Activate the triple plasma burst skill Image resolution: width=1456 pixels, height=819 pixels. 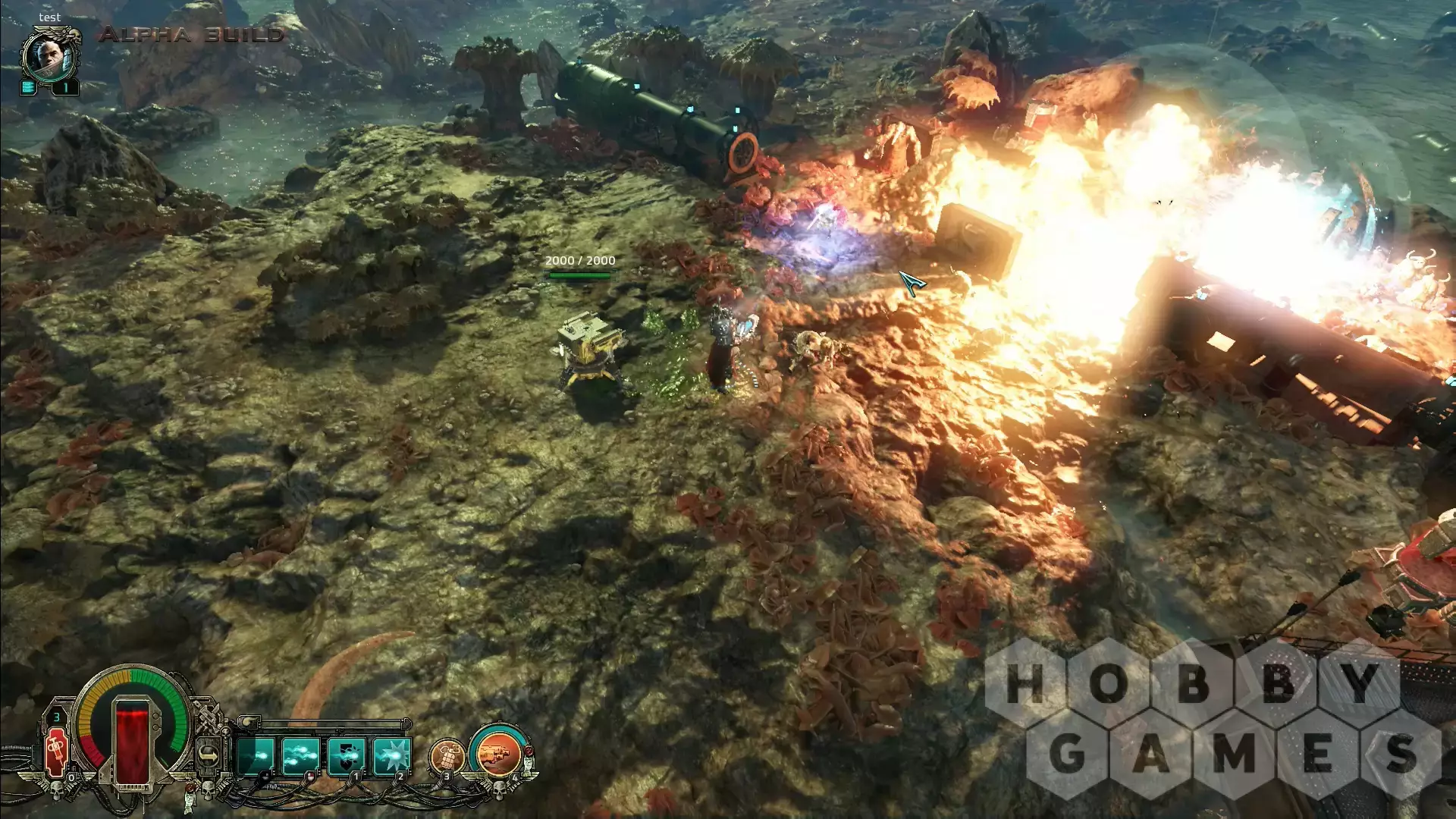301,756
